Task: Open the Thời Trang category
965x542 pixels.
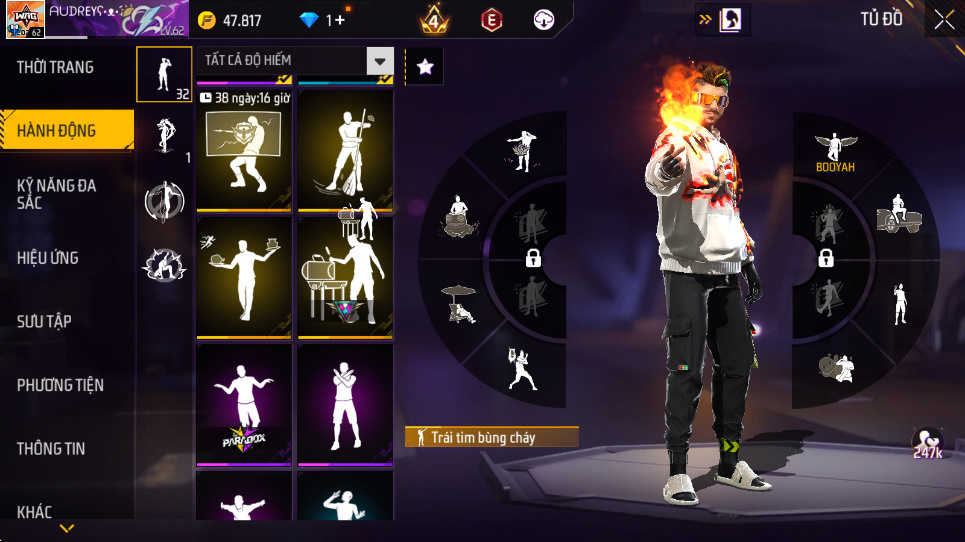Action: coord(56,67)
